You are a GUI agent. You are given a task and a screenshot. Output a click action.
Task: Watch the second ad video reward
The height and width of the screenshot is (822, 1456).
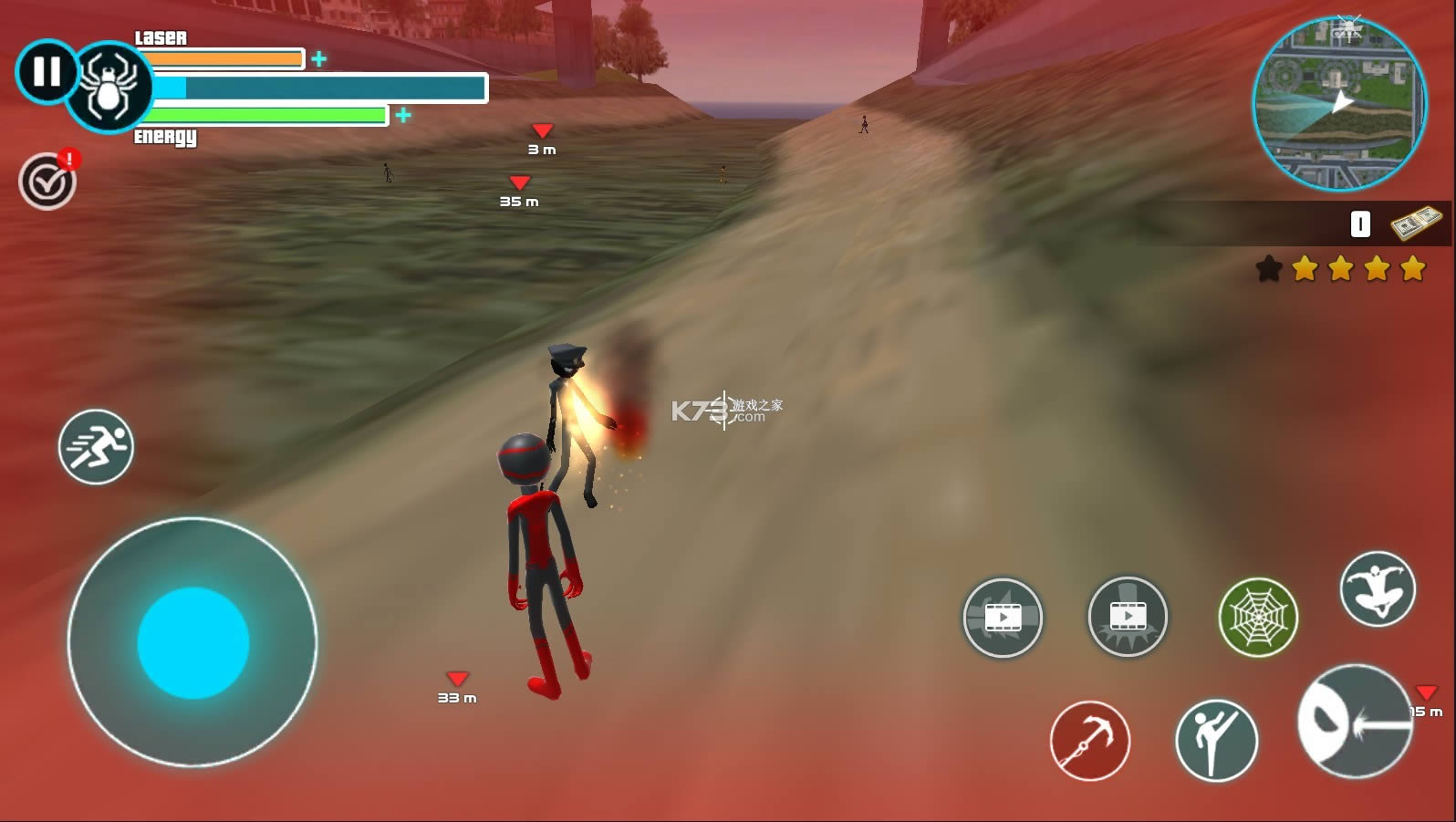coord(1128,618)
